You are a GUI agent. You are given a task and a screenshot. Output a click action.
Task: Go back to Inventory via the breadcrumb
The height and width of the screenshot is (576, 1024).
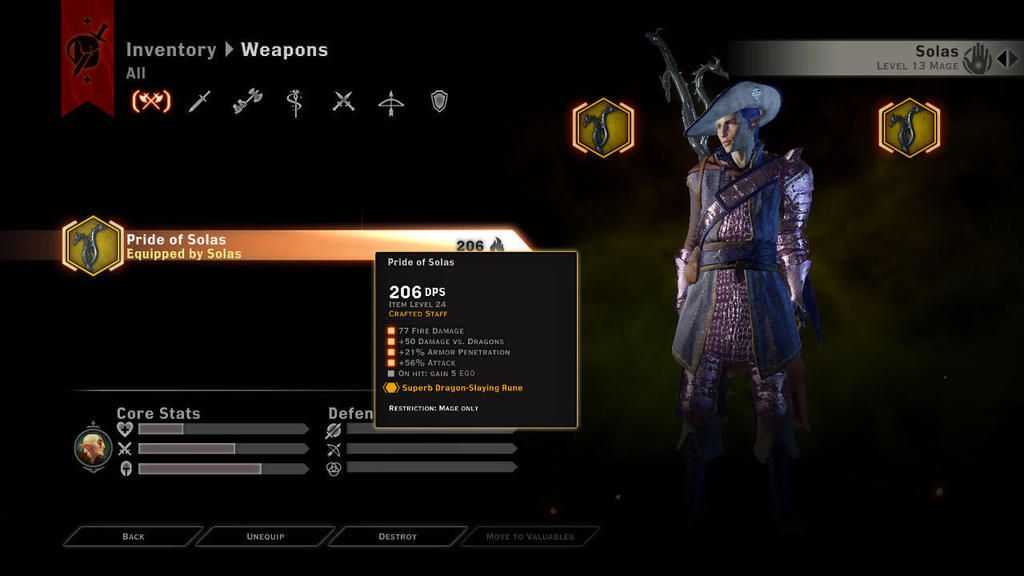(170, 50)
